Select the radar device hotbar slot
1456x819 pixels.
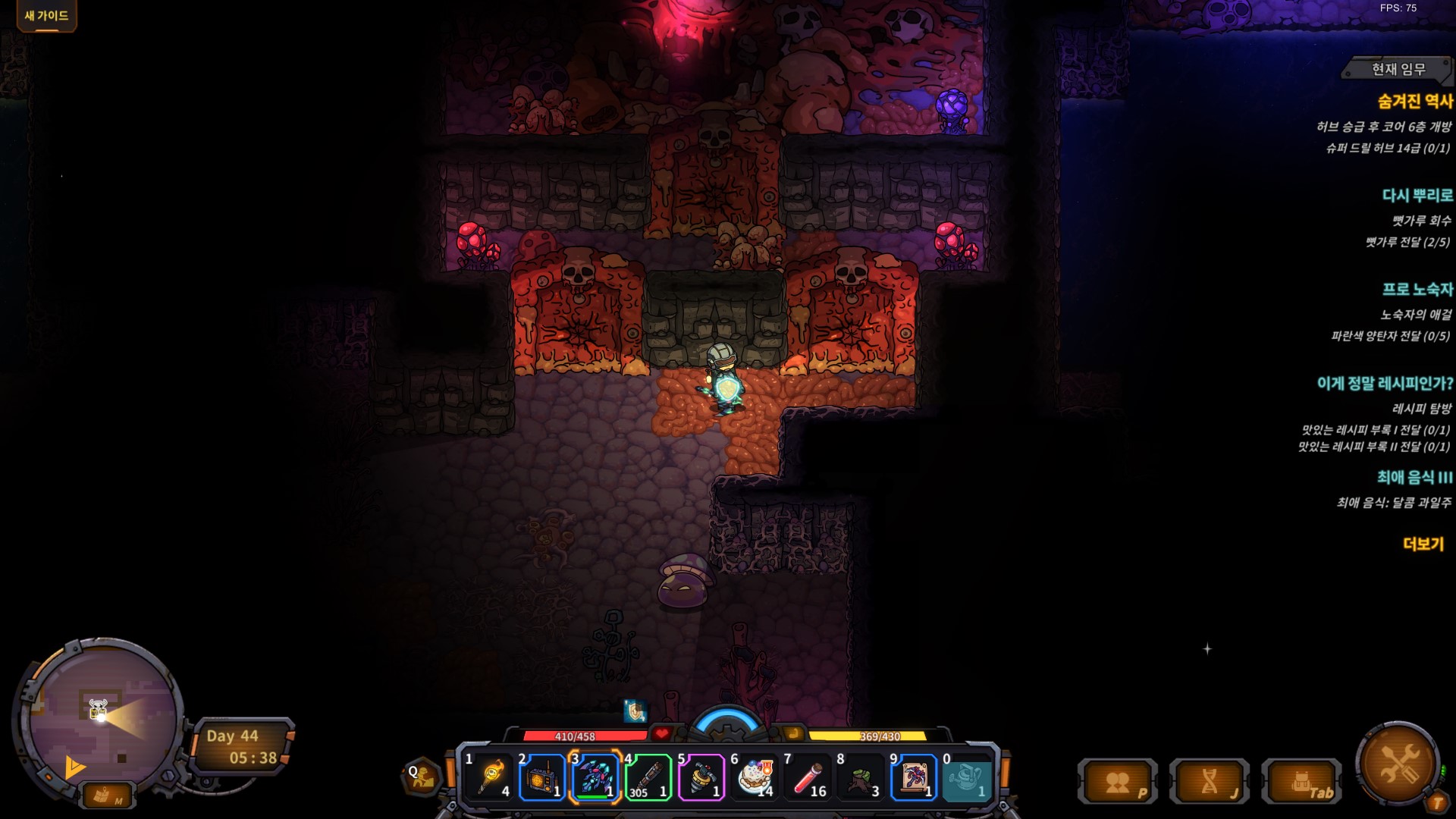[542, 777]
